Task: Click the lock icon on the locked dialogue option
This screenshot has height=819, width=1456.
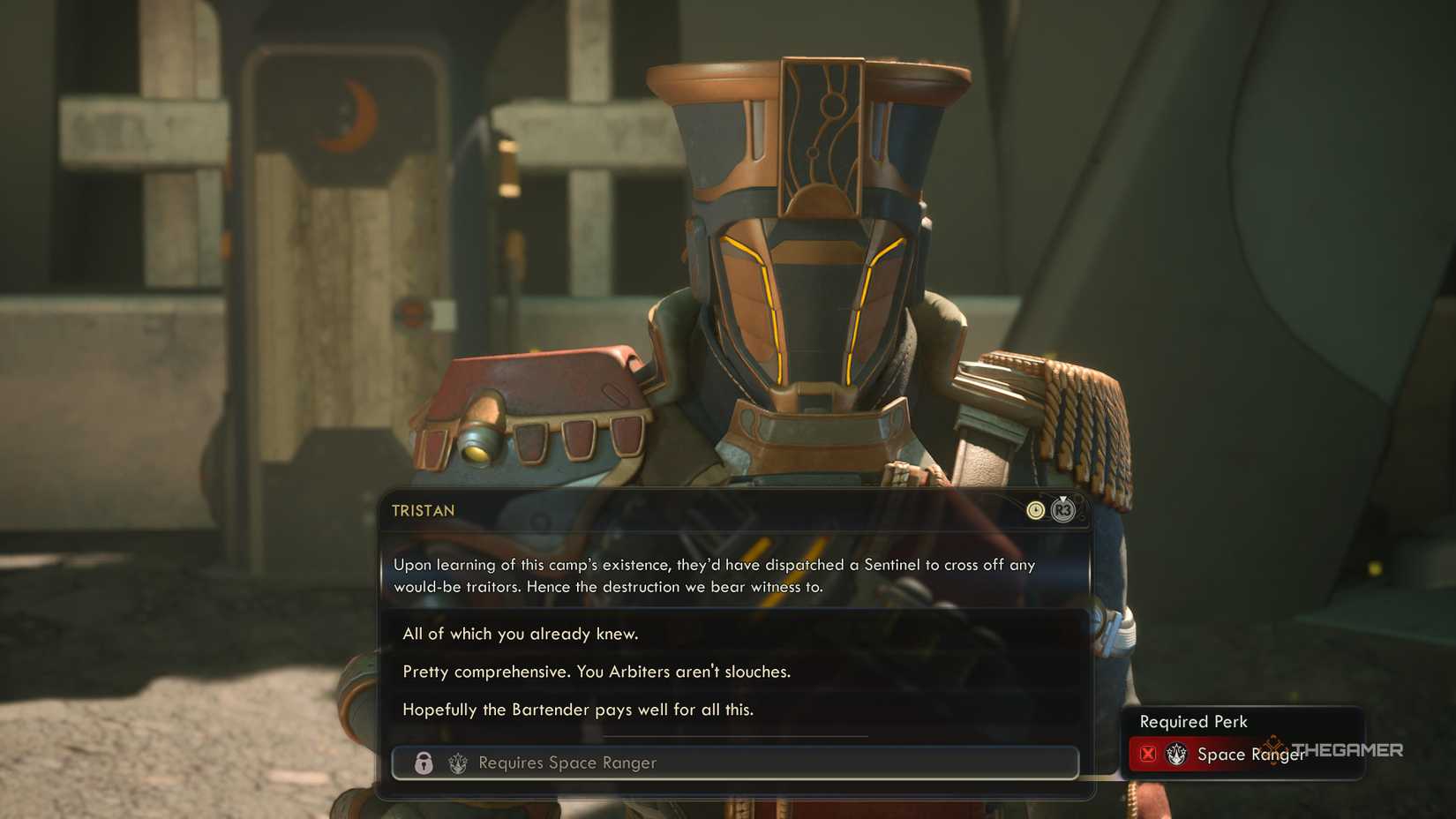Action: pos(422,763)
